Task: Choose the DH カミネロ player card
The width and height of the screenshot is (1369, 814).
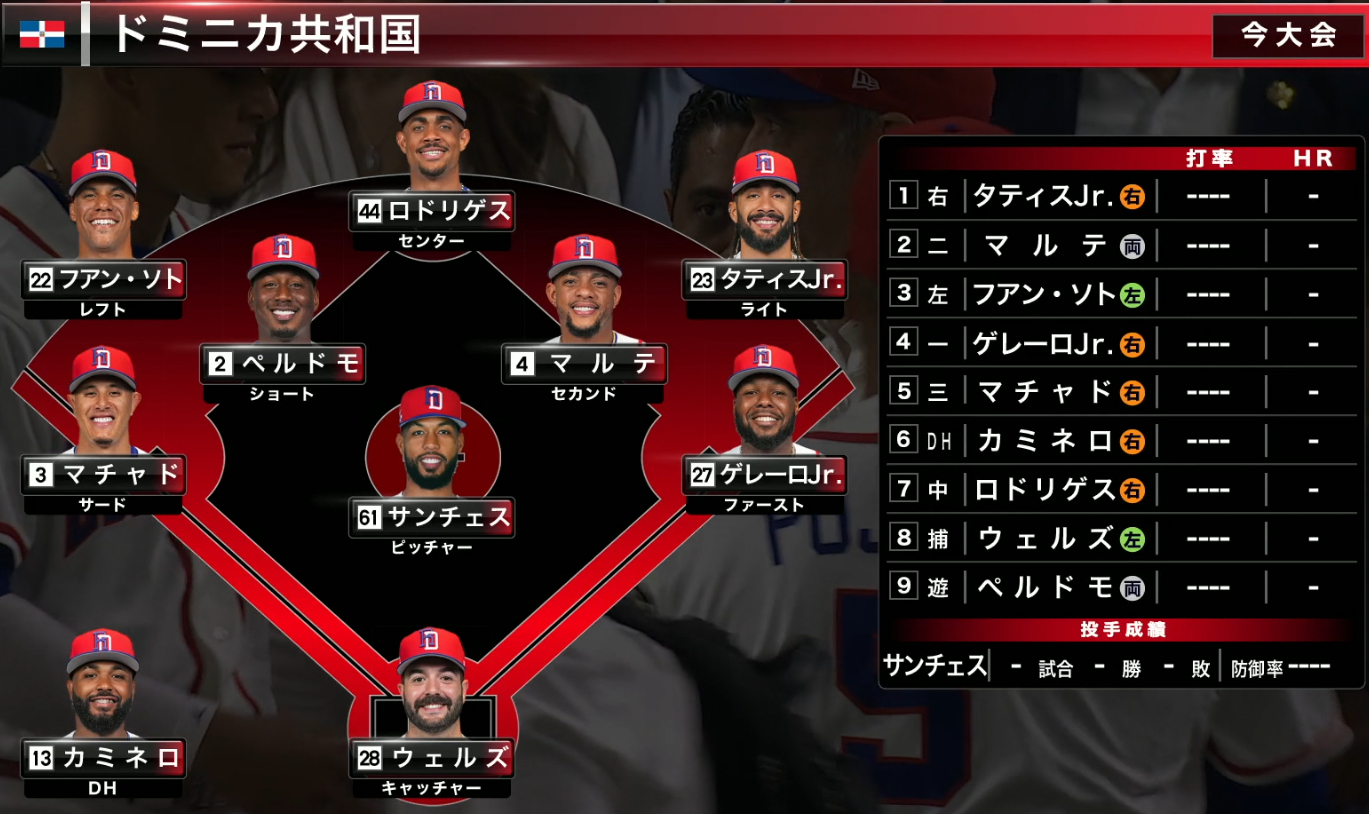Action: (x=104, y=758)
